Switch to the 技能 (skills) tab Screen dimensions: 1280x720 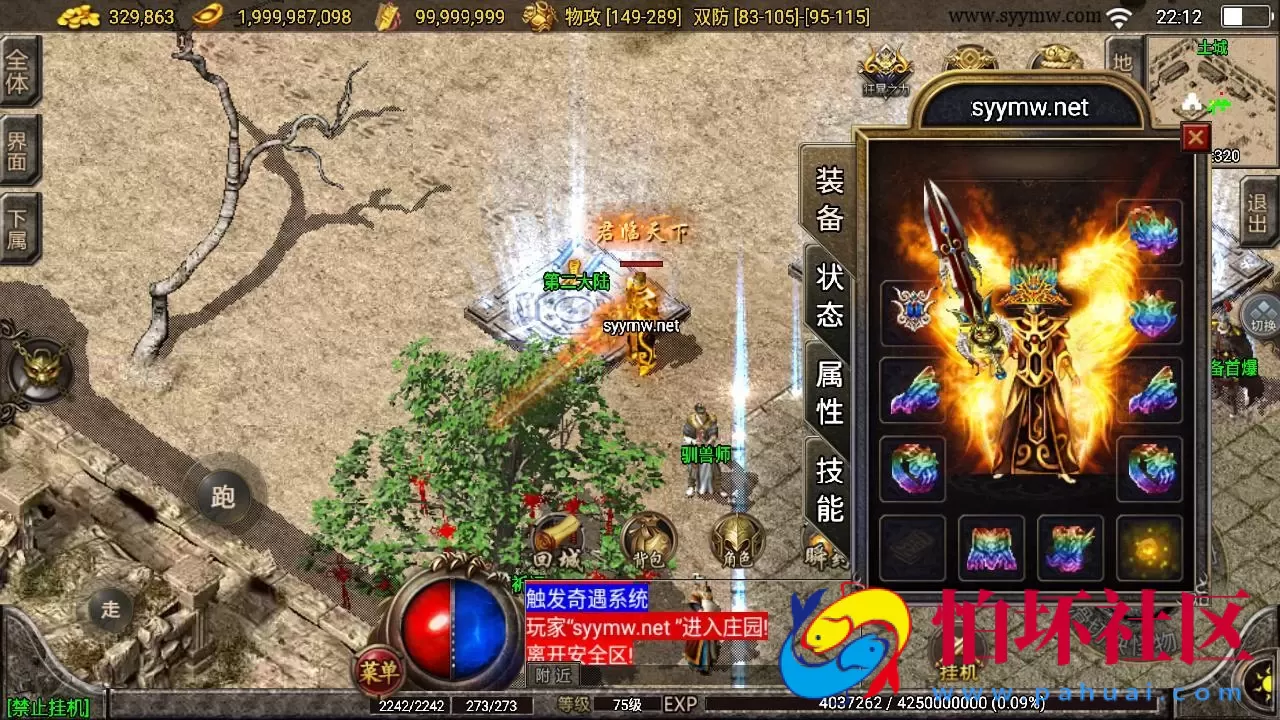tap(828, 489)
